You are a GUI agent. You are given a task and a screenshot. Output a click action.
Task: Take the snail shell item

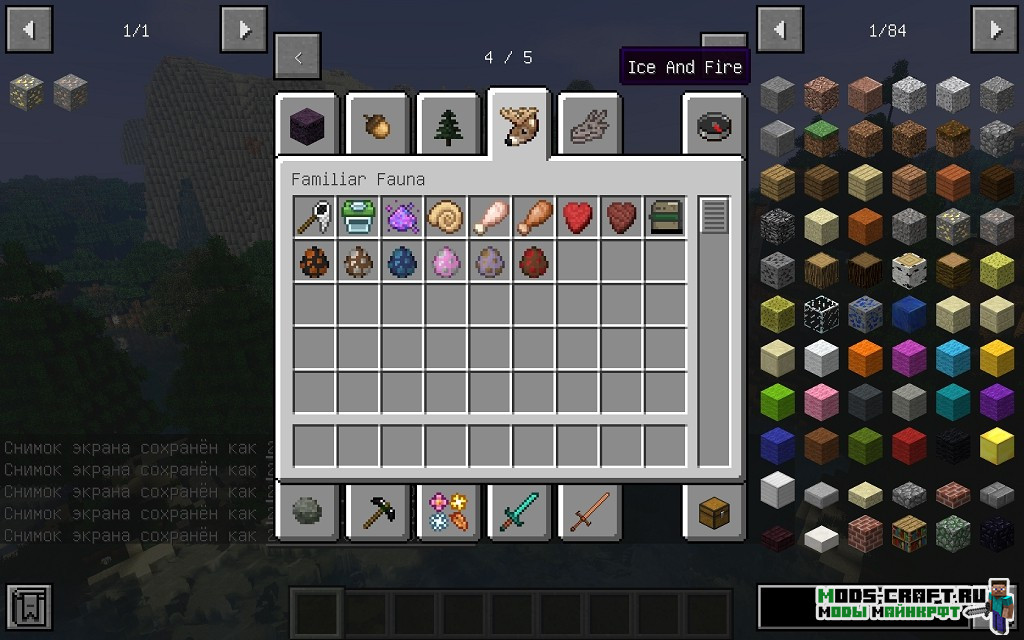pos(446,217)
